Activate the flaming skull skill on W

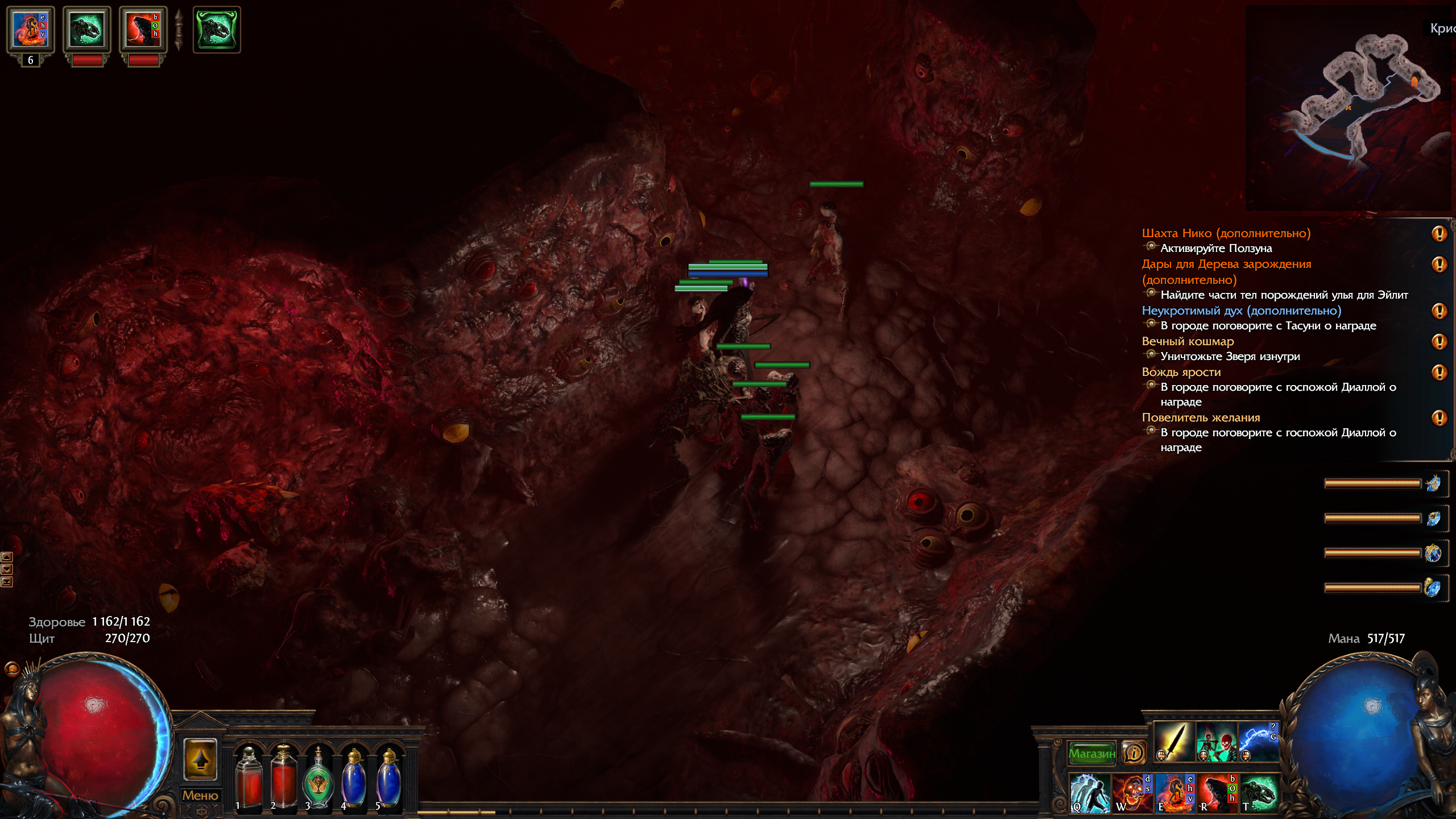click(1131, 792)
